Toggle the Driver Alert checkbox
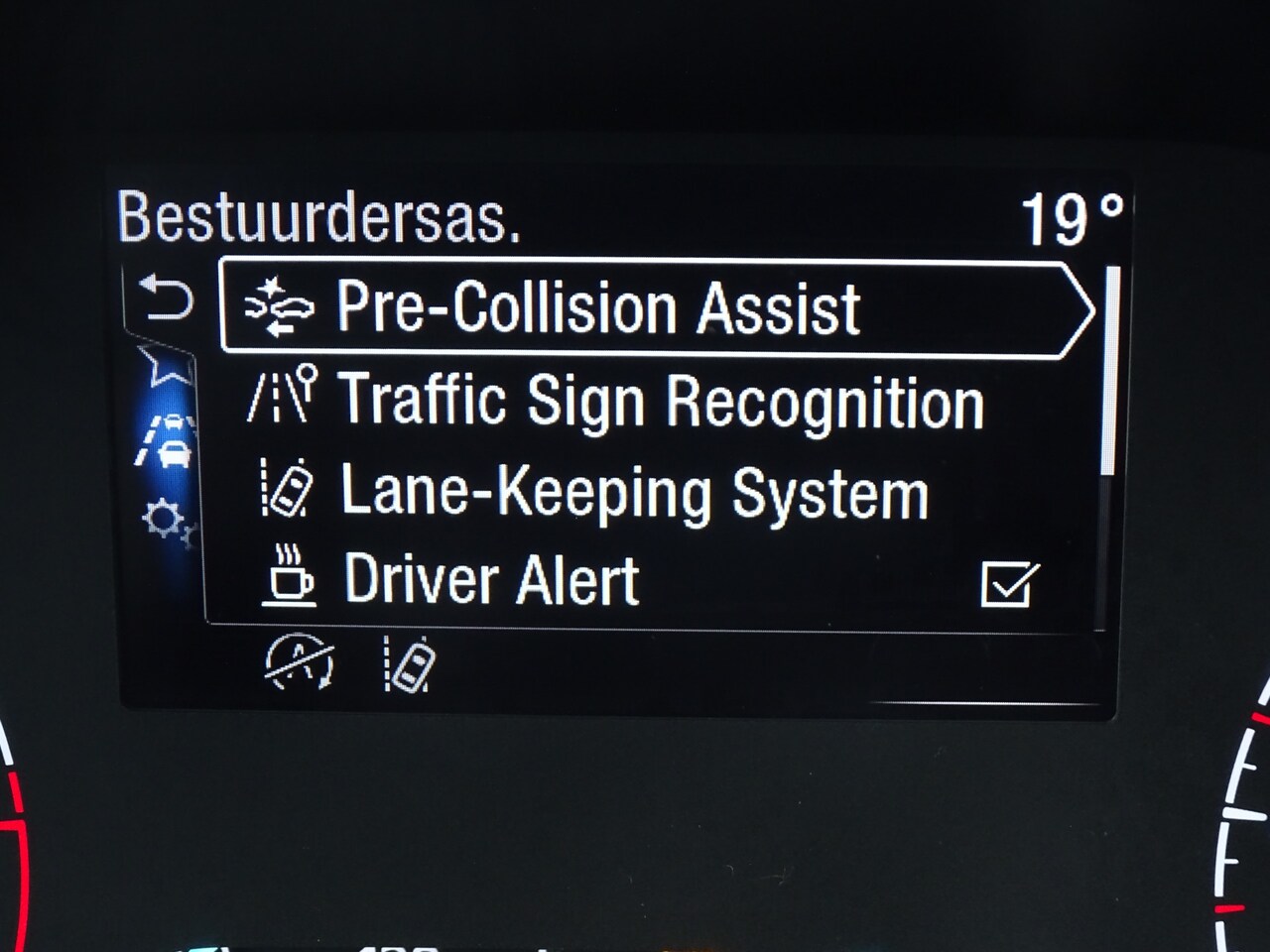 pos(1009,583)
